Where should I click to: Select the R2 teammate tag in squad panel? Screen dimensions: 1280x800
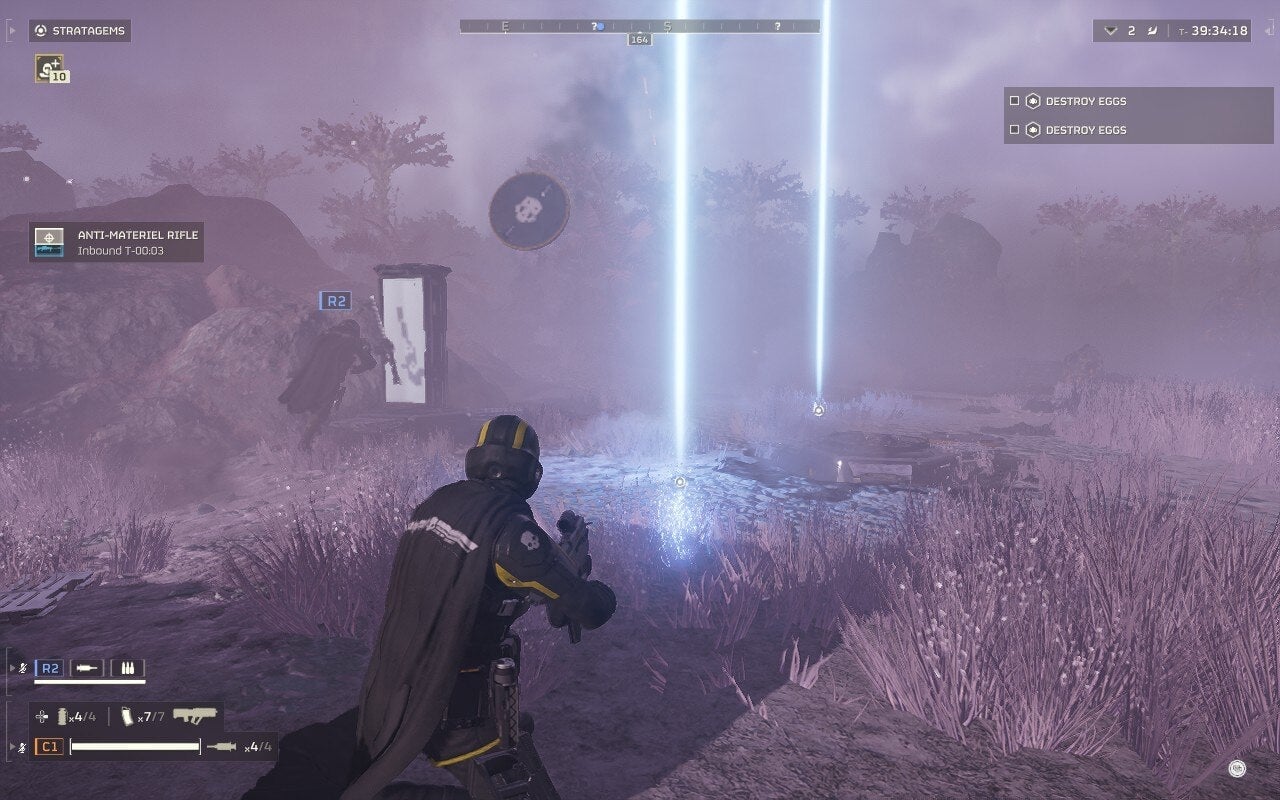[x=49, y=668]
